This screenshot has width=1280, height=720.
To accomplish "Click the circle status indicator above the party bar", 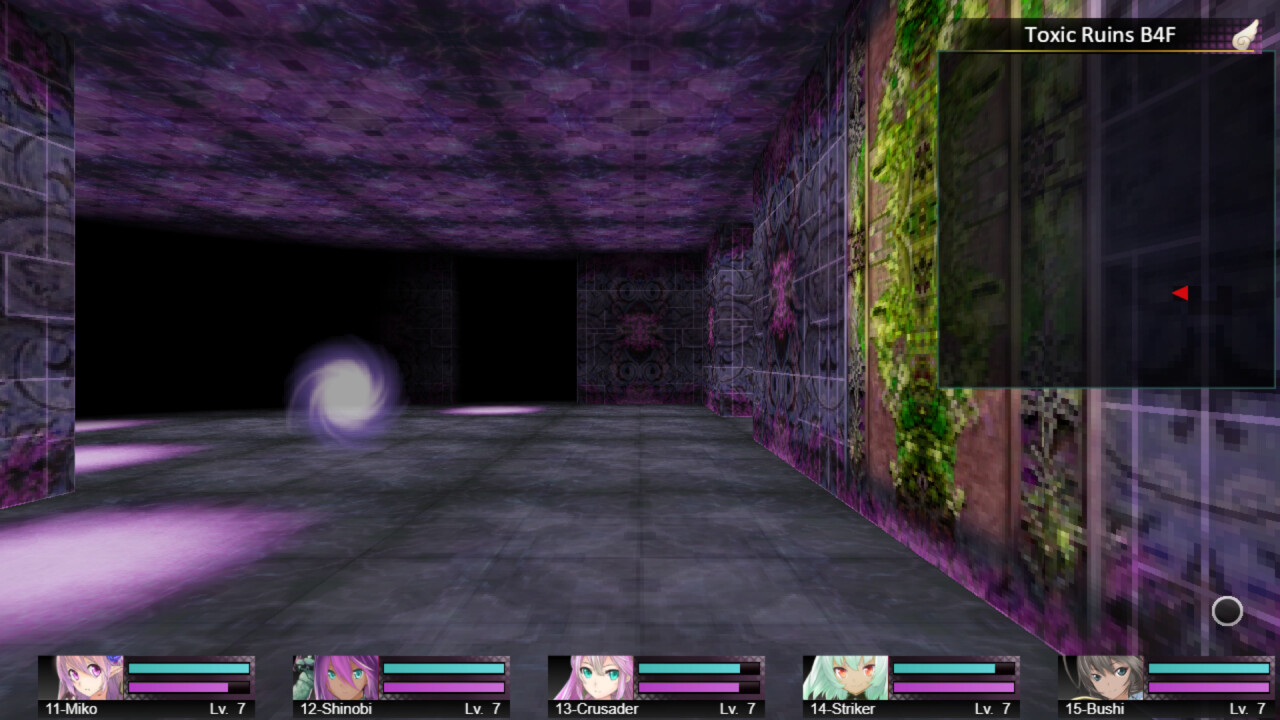I will click(x=1226, y=611).
